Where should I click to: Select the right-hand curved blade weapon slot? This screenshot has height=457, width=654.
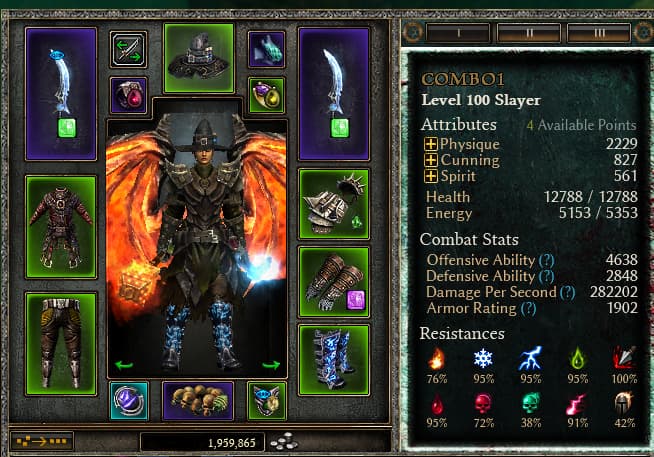click(334, 92)
